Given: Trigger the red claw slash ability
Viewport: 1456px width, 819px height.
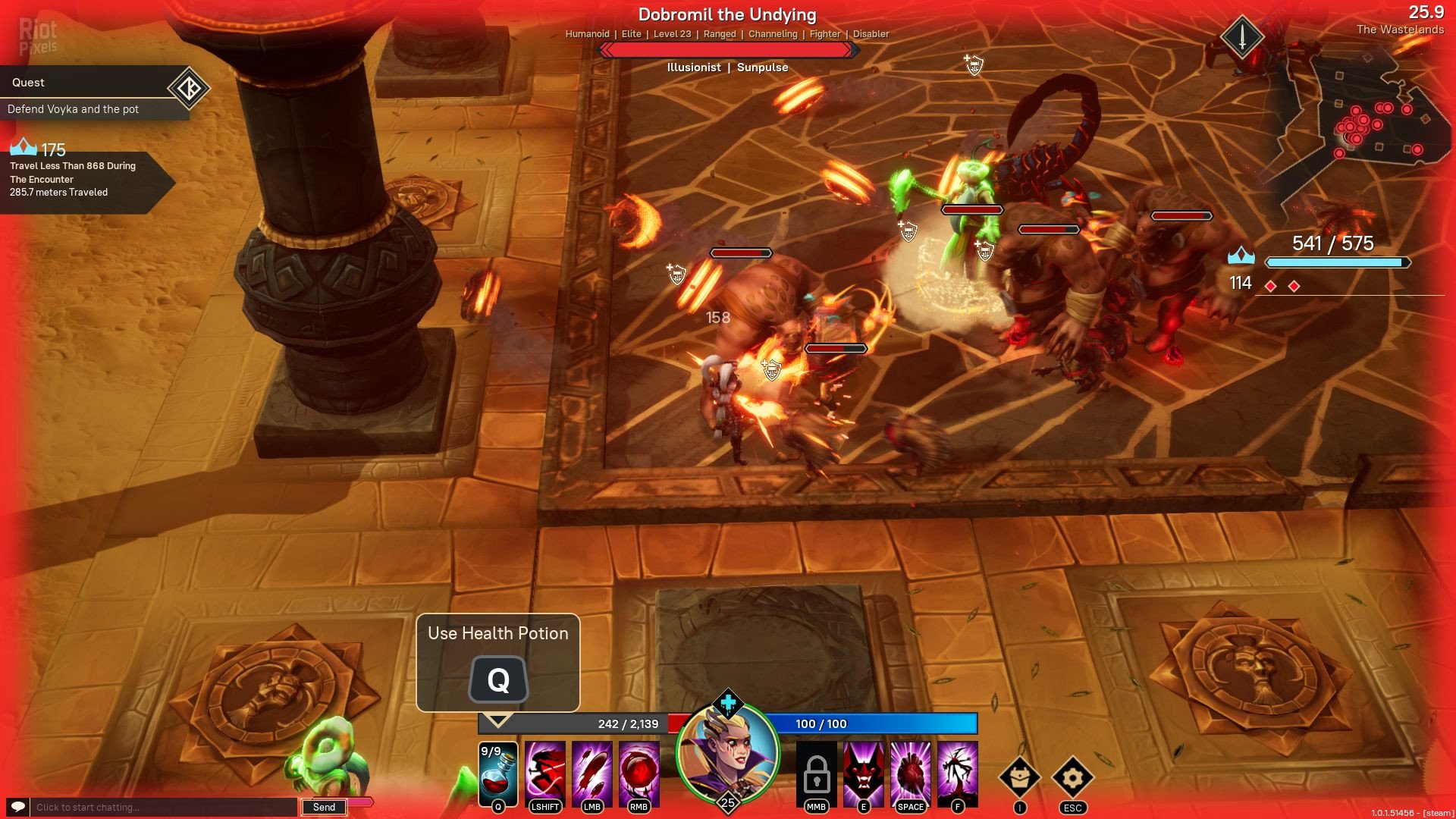Looking at the screenshot, I should (592, 774).
